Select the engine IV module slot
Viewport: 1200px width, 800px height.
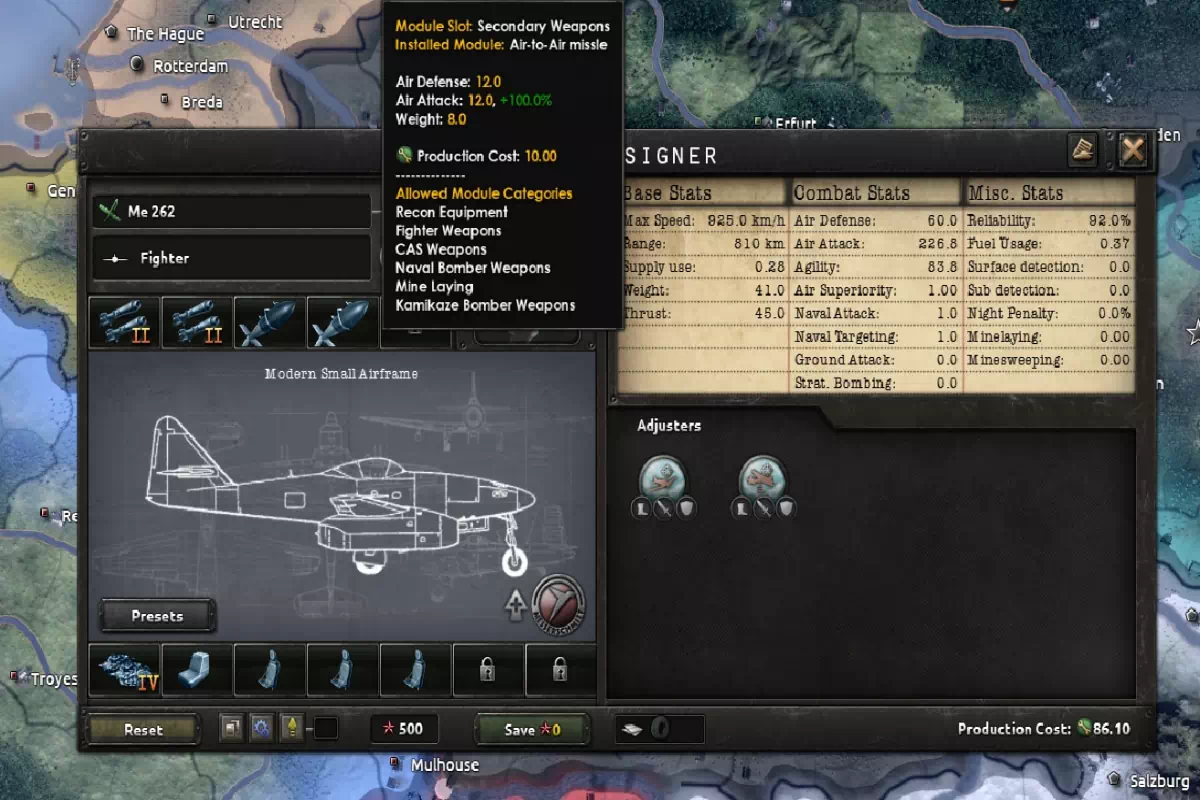point(124,669)
